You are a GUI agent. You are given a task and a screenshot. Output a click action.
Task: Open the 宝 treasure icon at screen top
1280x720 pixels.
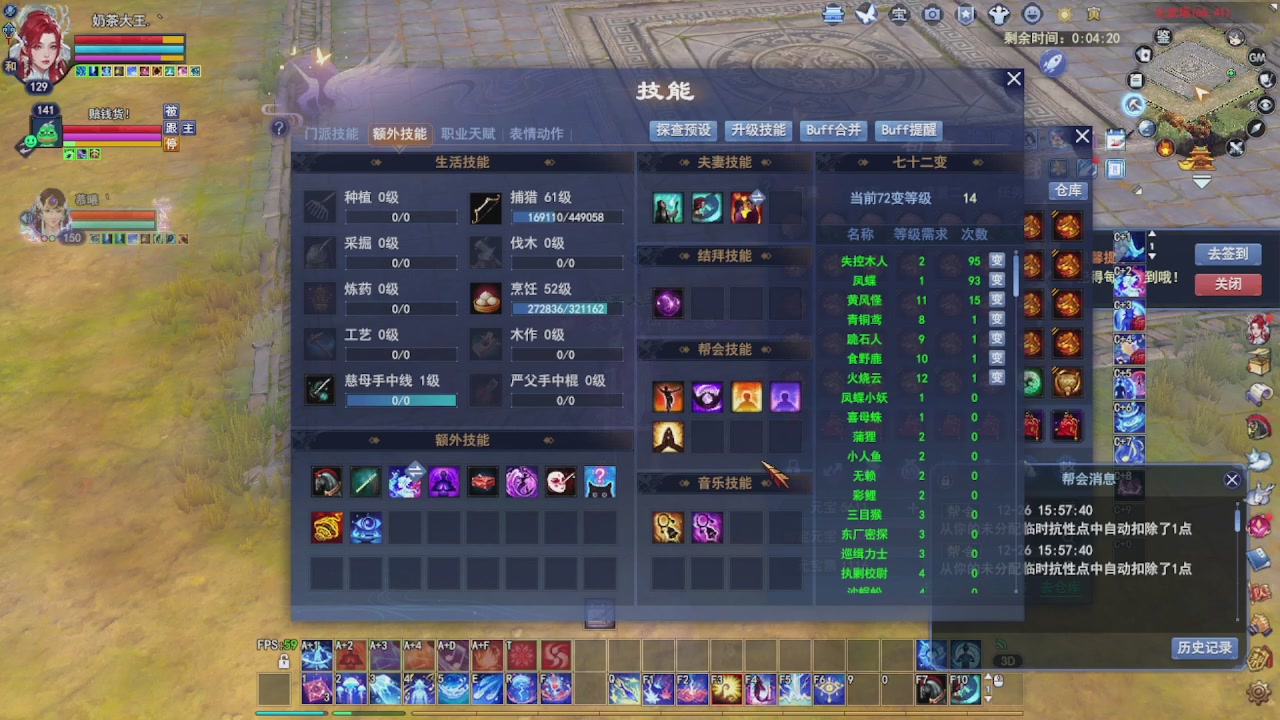pos(899,14)
